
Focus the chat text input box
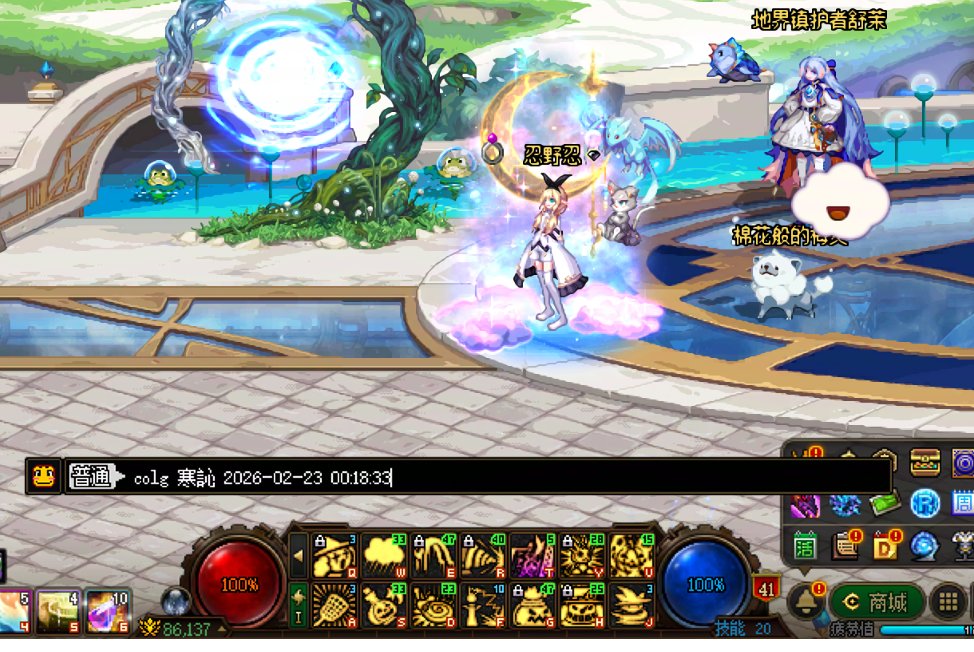click(x=500, y=477)
